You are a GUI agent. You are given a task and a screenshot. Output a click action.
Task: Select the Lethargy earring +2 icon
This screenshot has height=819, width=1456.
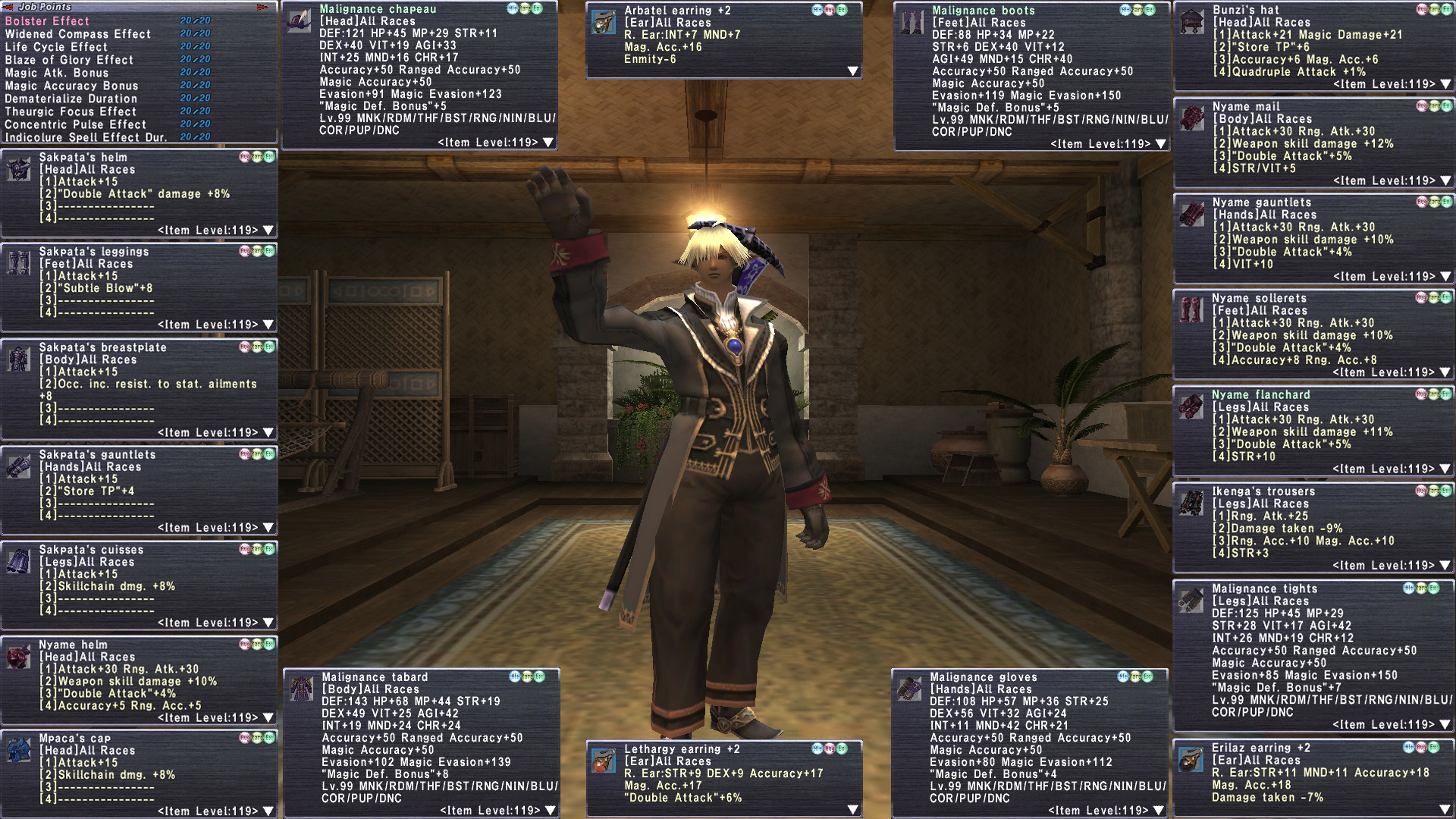(604, 761)
